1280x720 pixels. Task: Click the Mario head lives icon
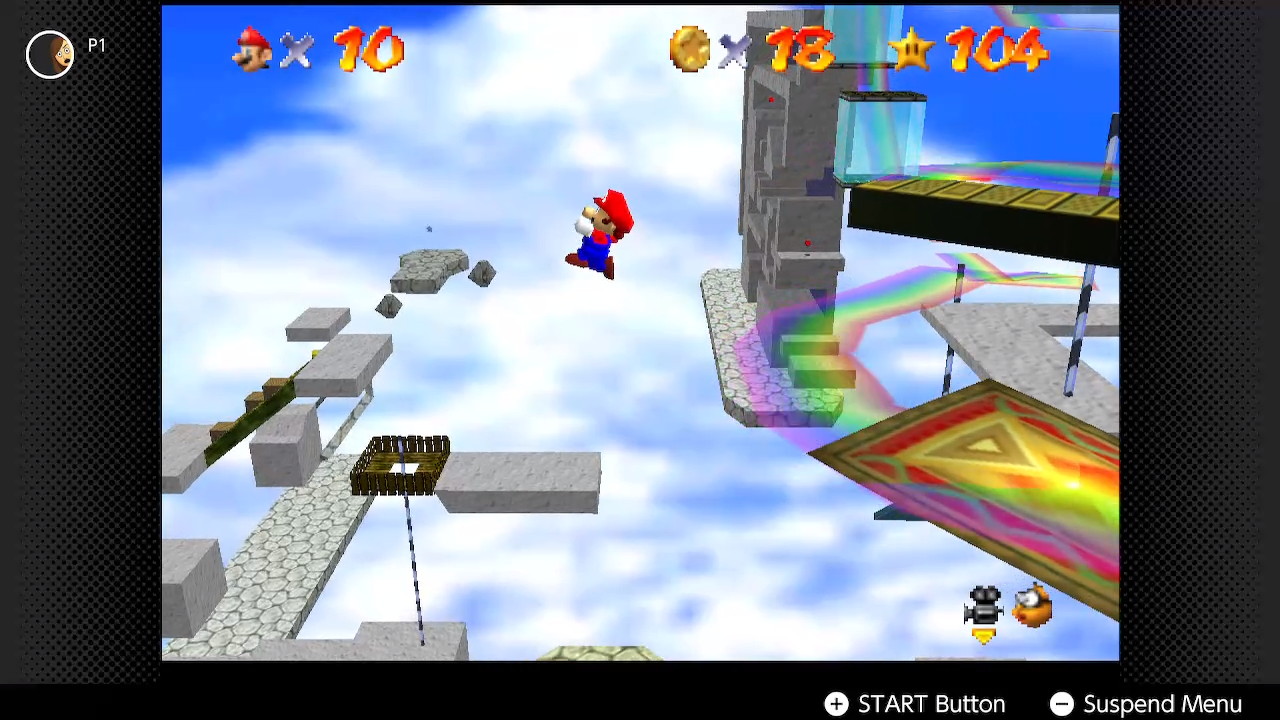point(251,50)
